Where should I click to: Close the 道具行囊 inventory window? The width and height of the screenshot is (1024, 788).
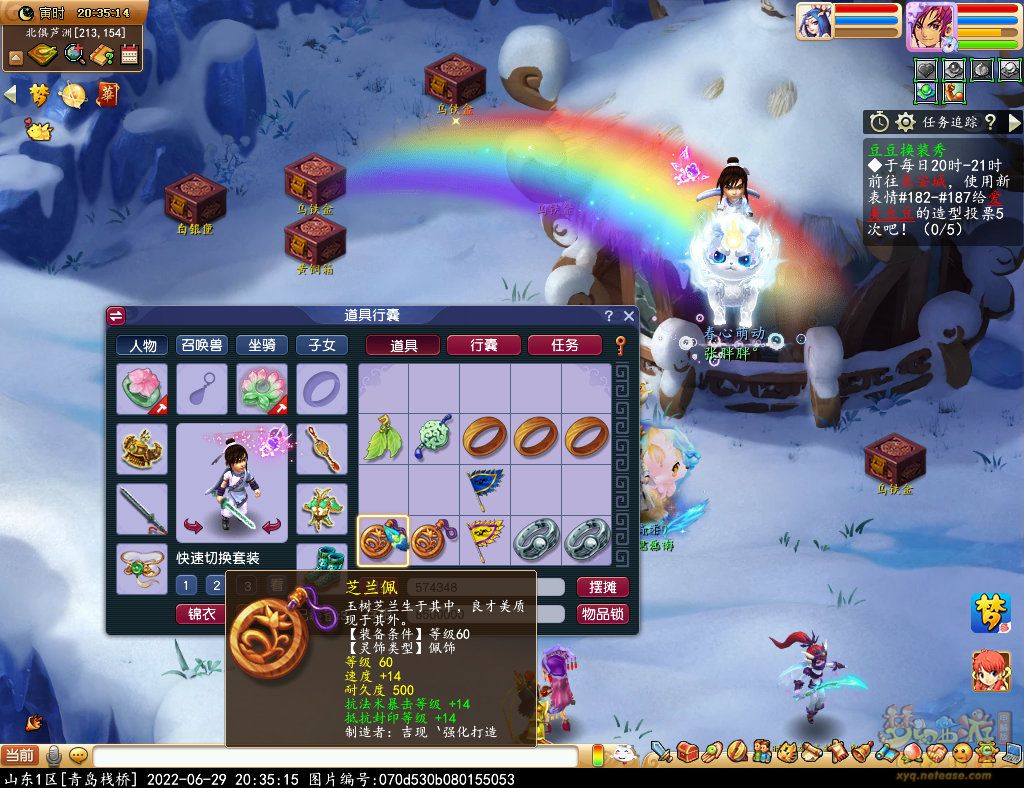click(x=629, y=316)
